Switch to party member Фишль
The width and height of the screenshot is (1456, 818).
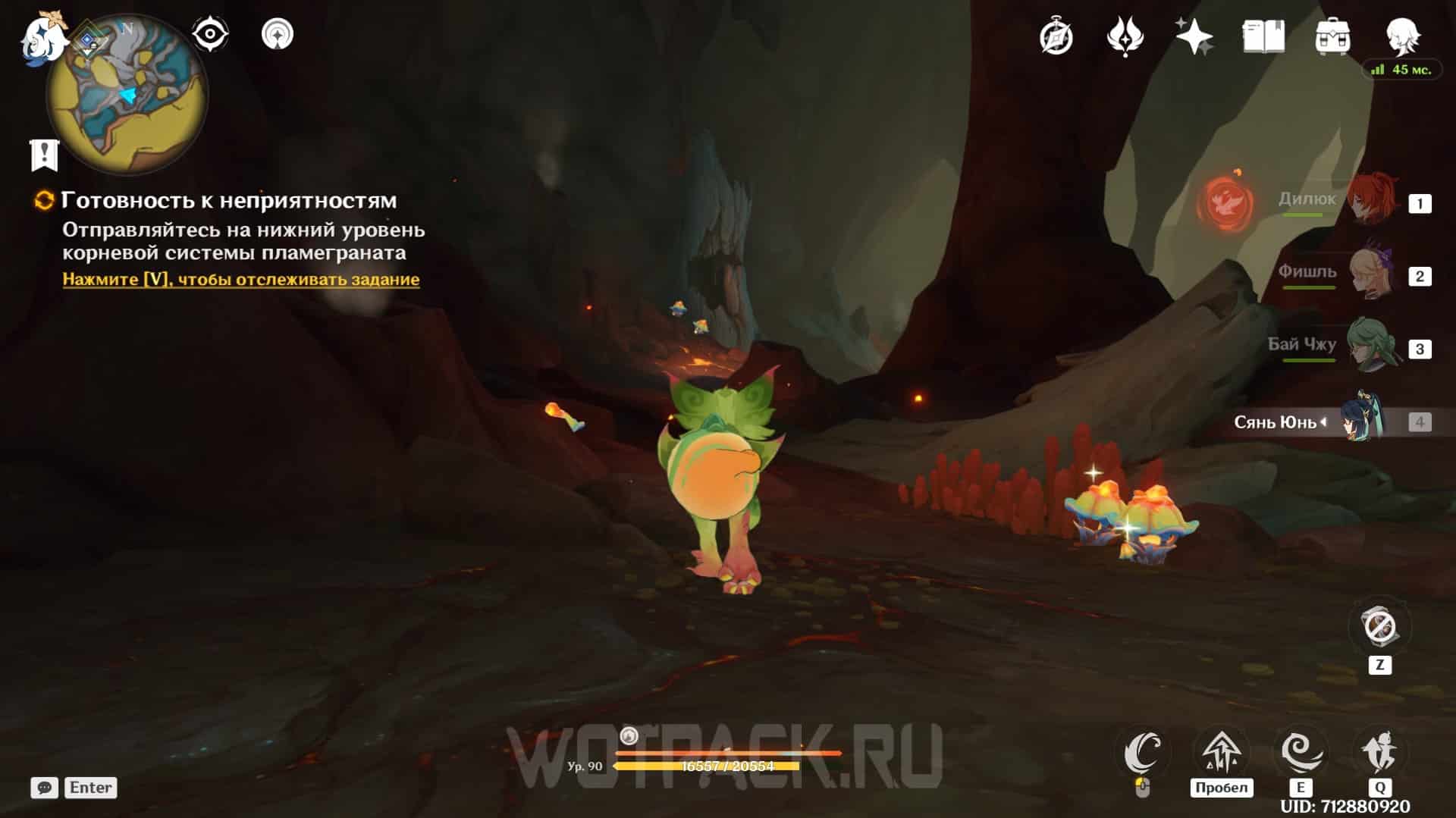[x=1373, y=273]
